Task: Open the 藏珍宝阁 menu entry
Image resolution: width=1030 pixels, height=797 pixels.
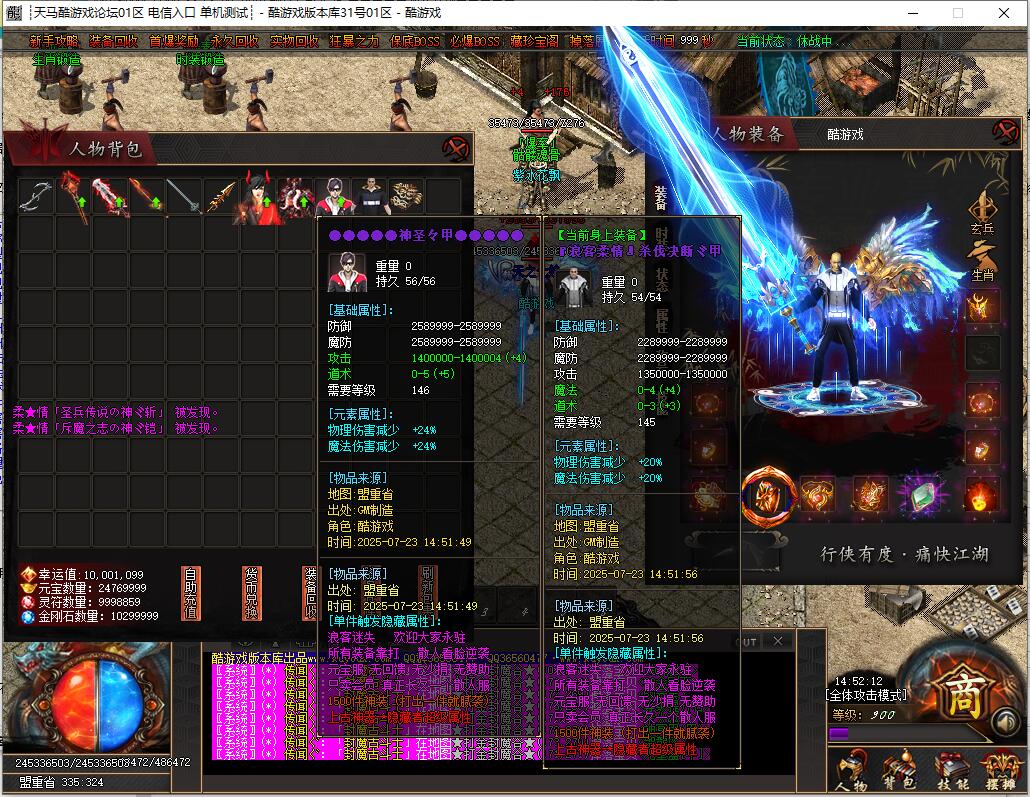Action: click(x=535, y=41)
